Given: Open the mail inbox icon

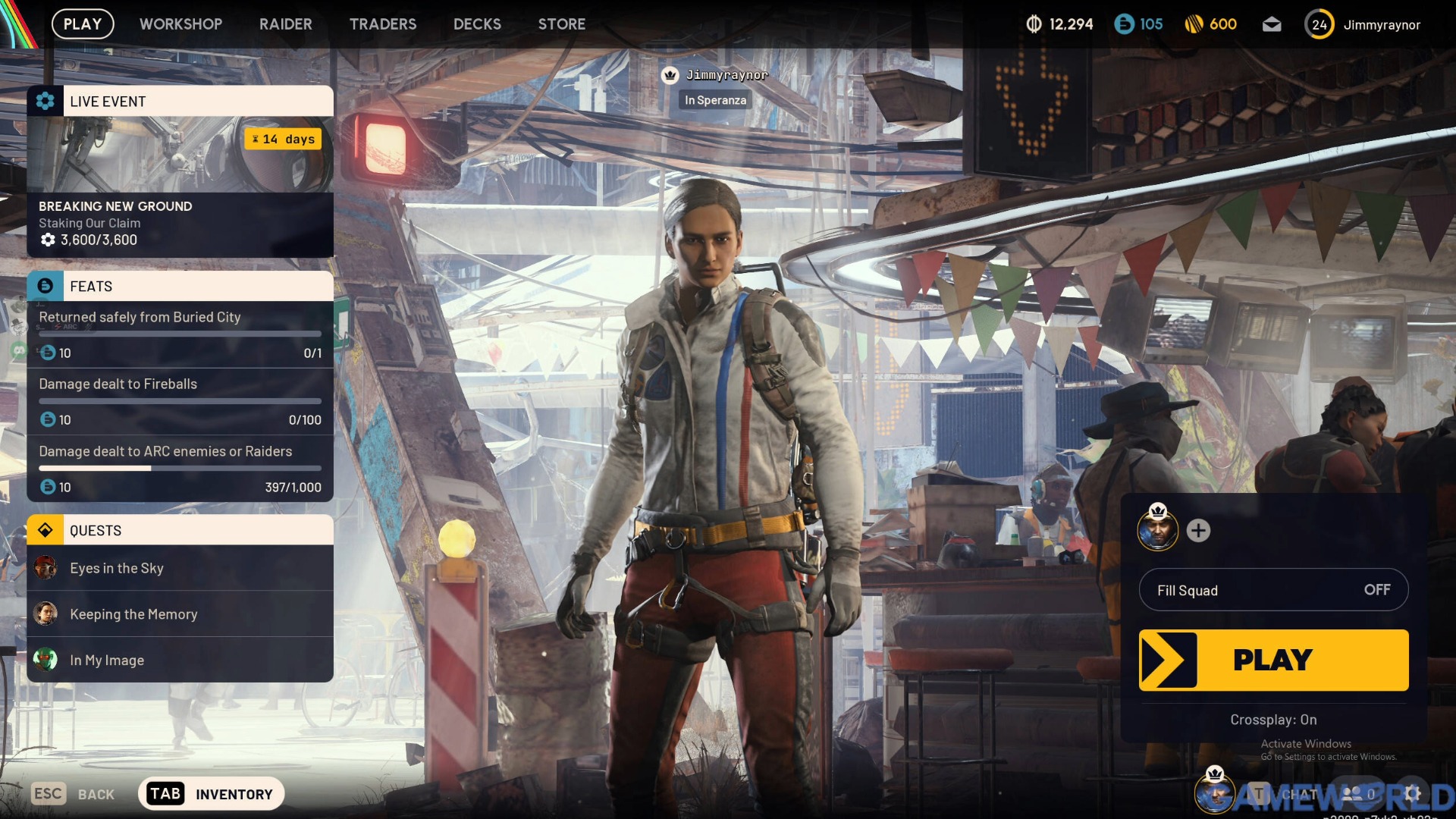Looking at the screenshot, I should [x=1272, y=24].
